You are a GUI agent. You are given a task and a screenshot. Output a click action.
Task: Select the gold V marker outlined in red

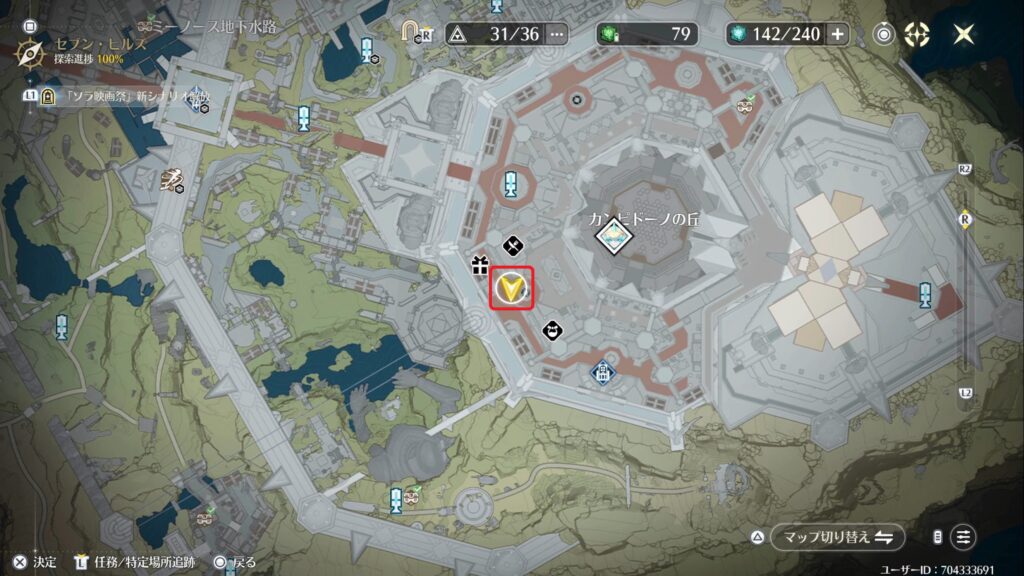click(x=511, y=289)
